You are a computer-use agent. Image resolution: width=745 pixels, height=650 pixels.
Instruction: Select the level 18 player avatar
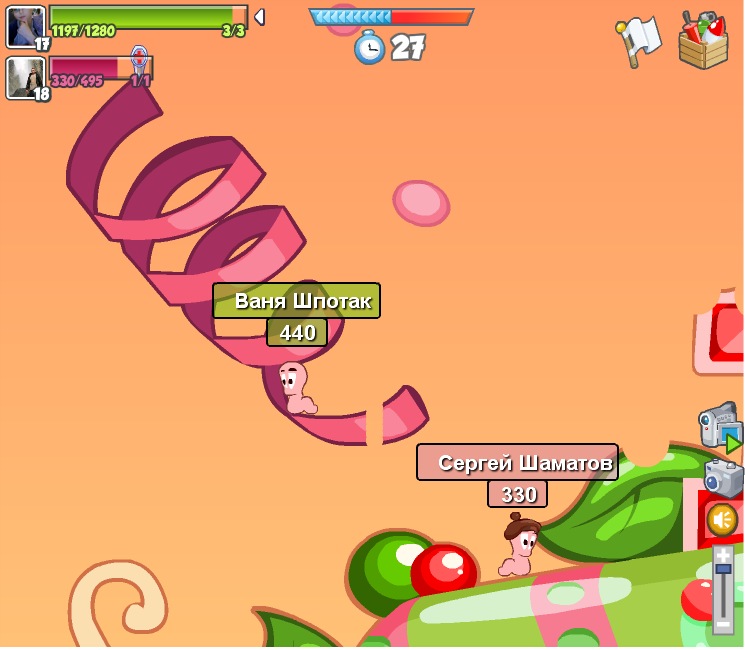pyautogui.click(x=25, y=78)
